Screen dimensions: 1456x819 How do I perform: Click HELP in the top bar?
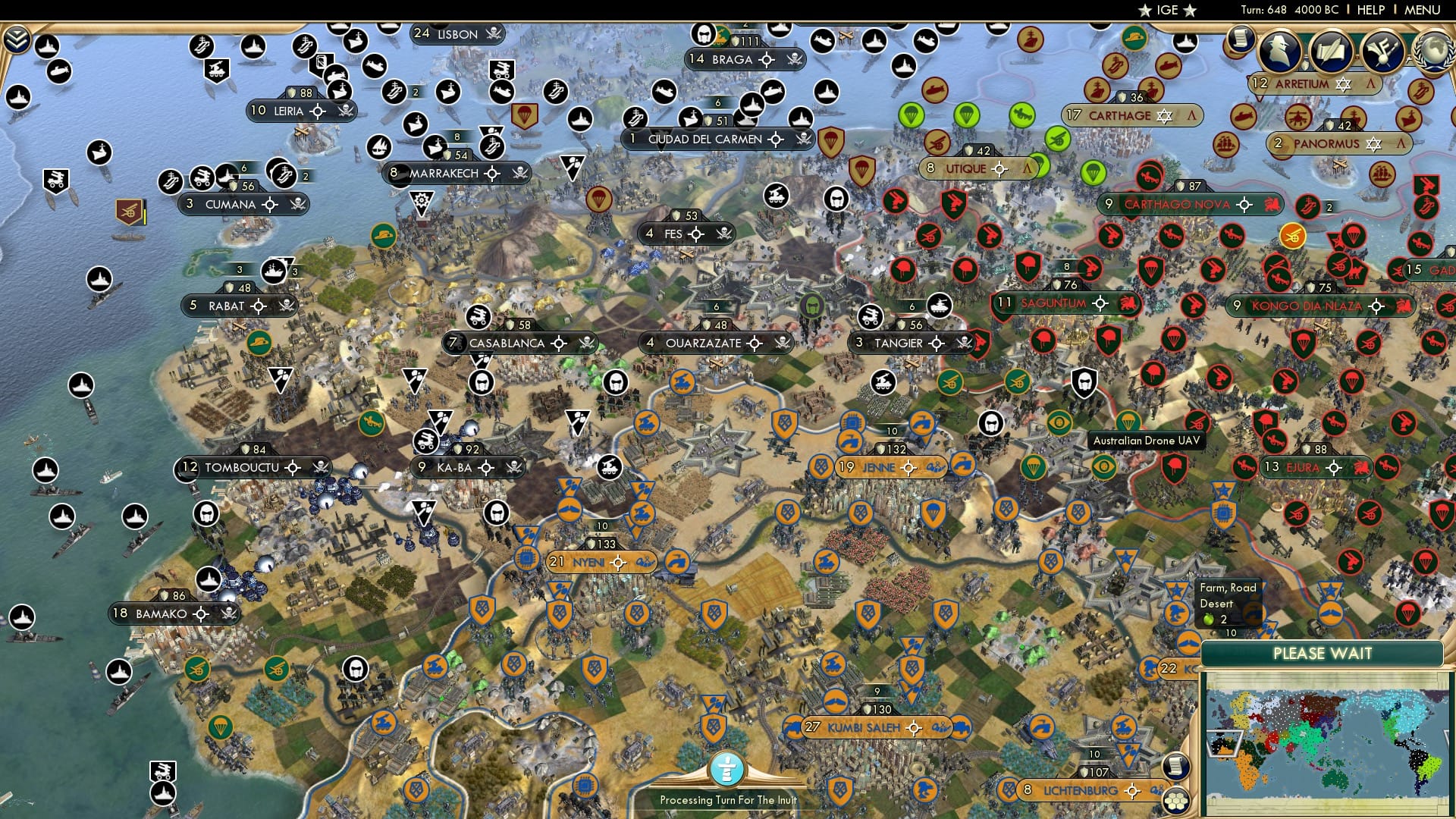tap(1372, 11)
